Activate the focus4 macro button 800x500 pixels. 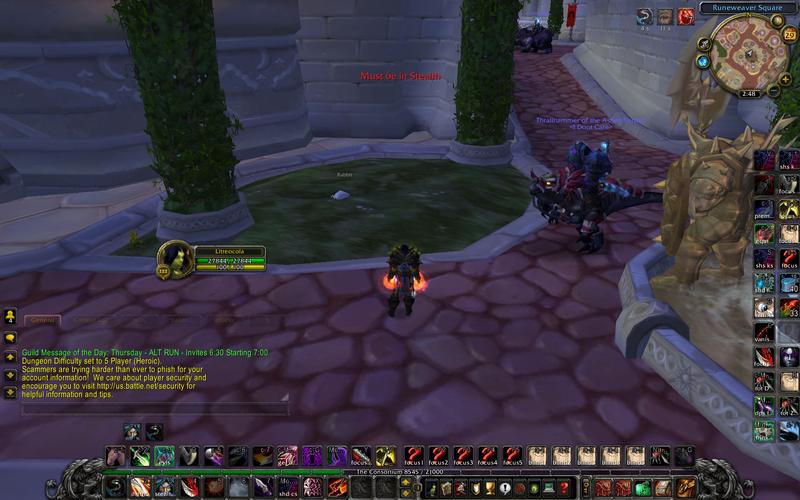click(488, 456)
